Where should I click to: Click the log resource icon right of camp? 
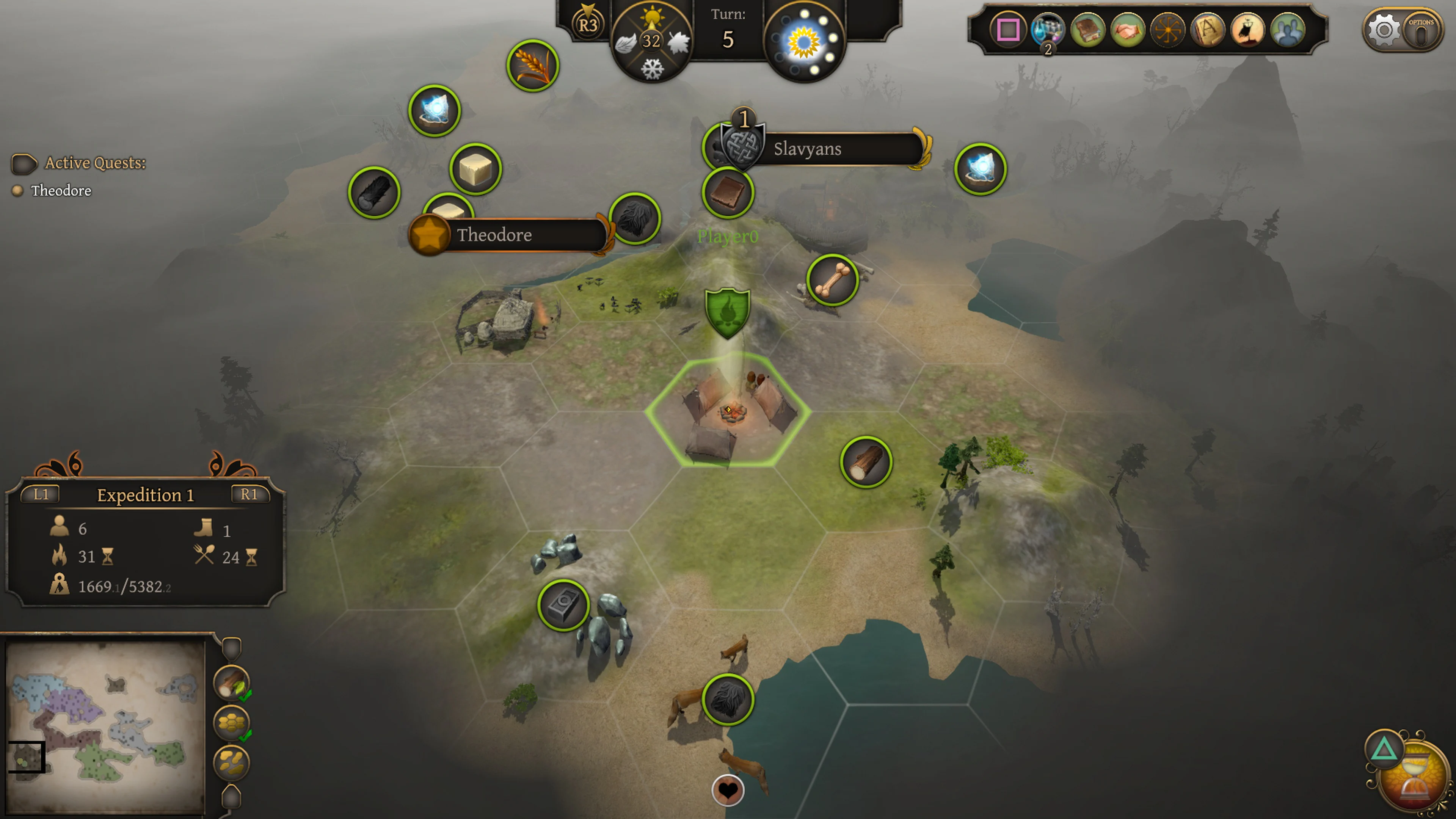point(866,462)
